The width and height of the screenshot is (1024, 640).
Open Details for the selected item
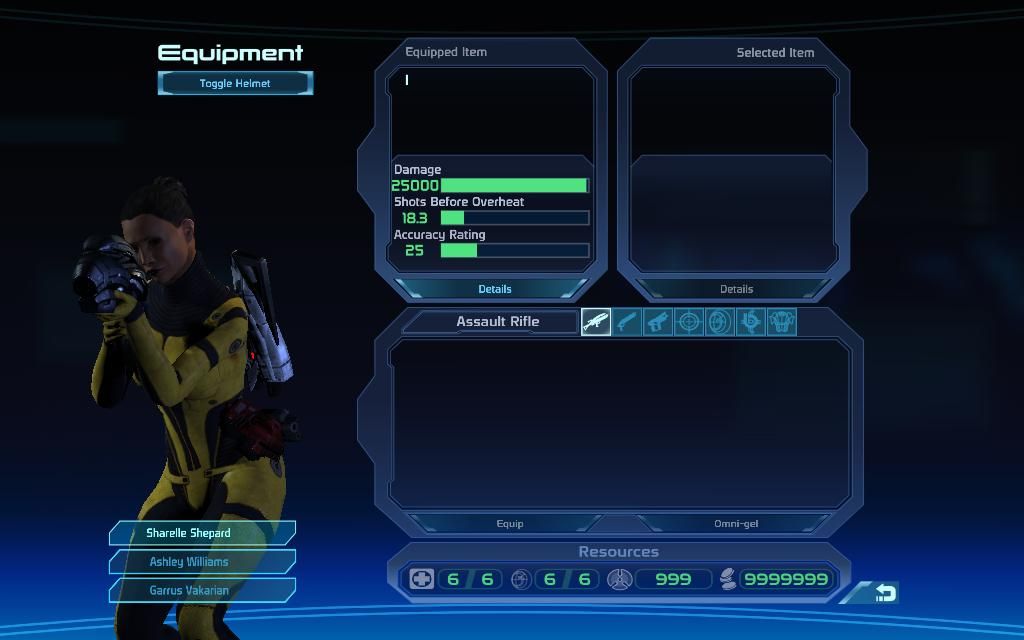736,289
